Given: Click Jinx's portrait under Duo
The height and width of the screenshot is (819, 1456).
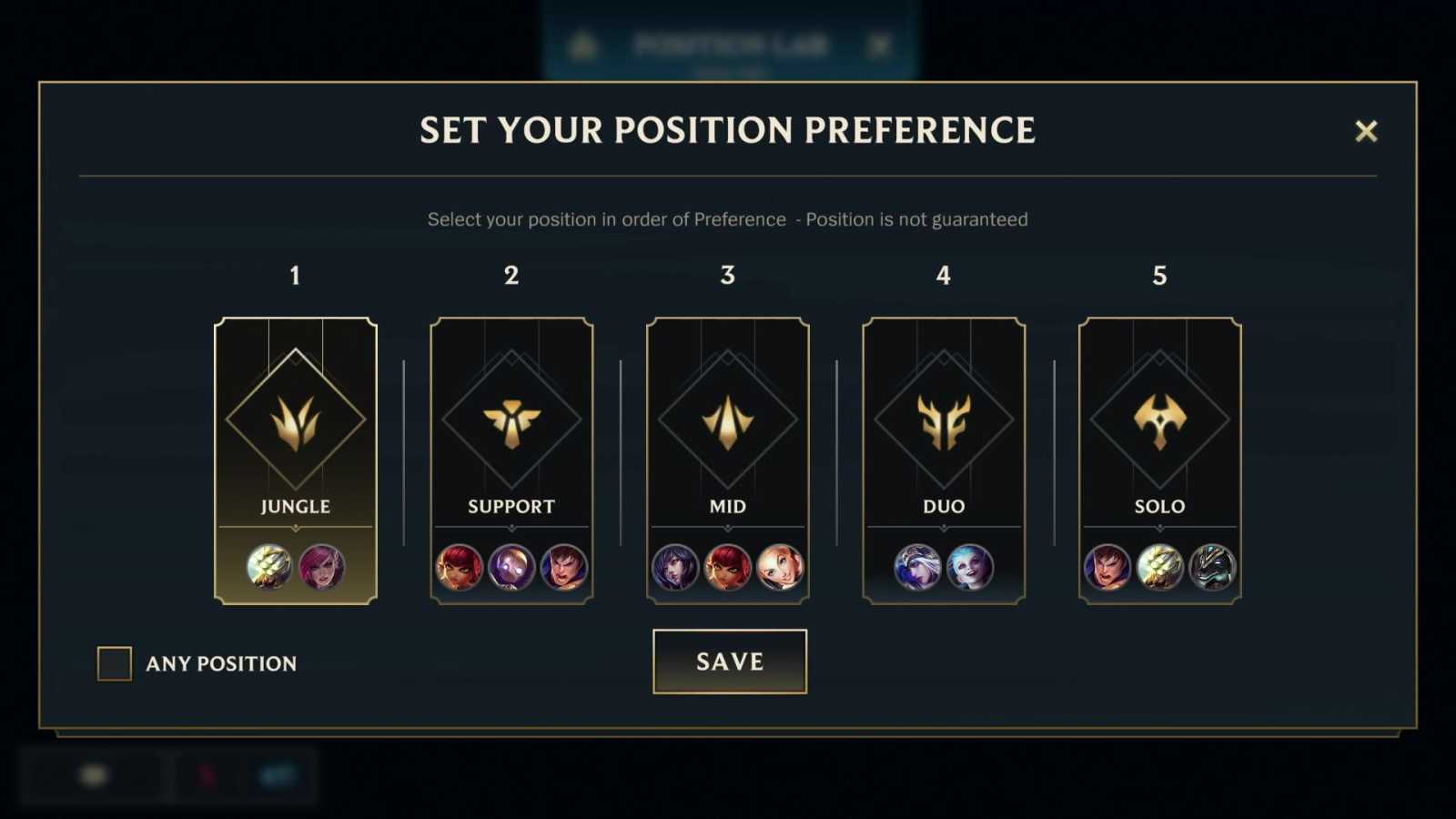Looking at the screenshot, I should pos(971,567).
